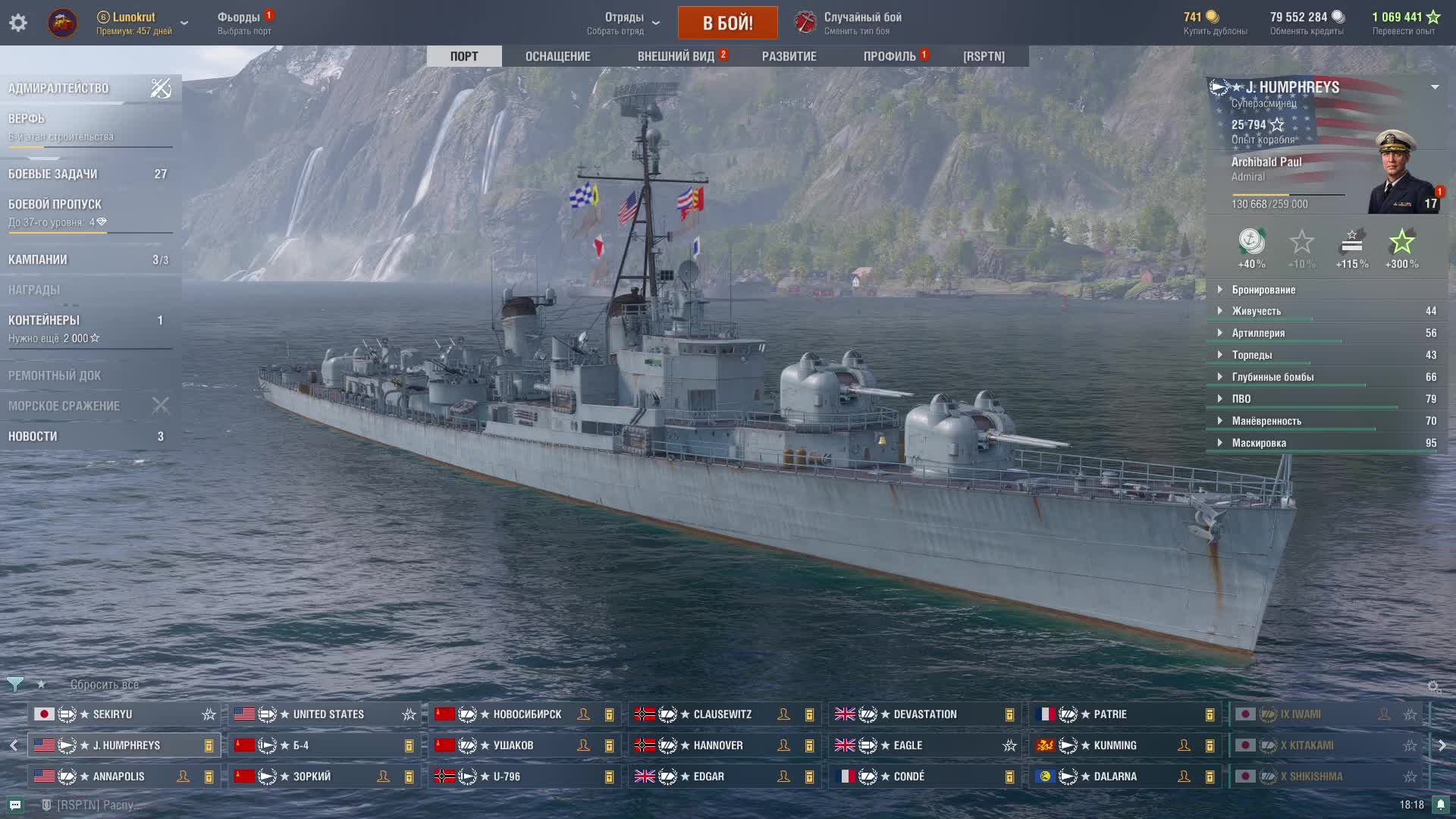The image size is (1456, 819).
Task: Start battle with the В БОЙ! button
Action: 727,23
